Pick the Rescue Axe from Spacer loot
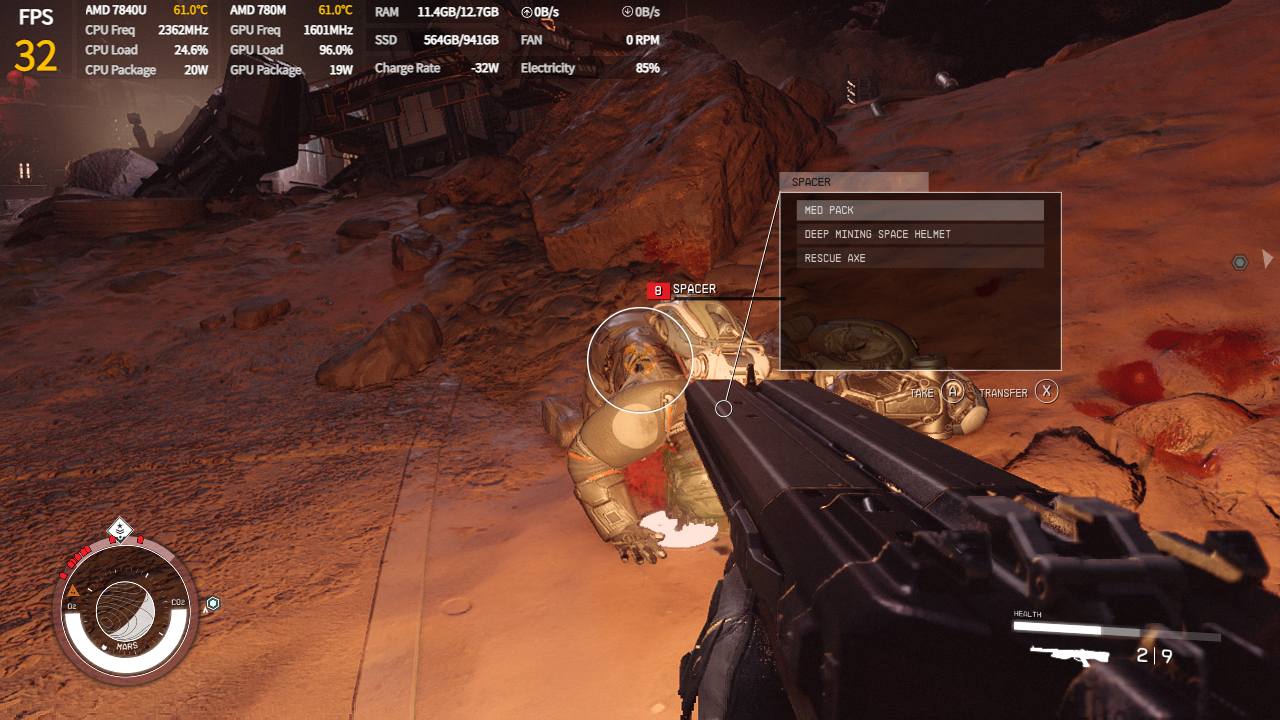The image size is (1280, 720). (x=919, y=258)
